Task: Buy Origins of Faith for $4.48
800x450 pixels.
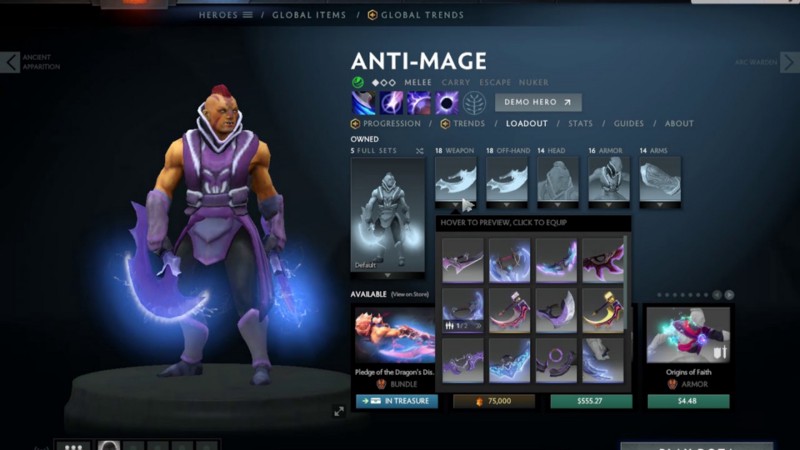Action: pos(687,401)
